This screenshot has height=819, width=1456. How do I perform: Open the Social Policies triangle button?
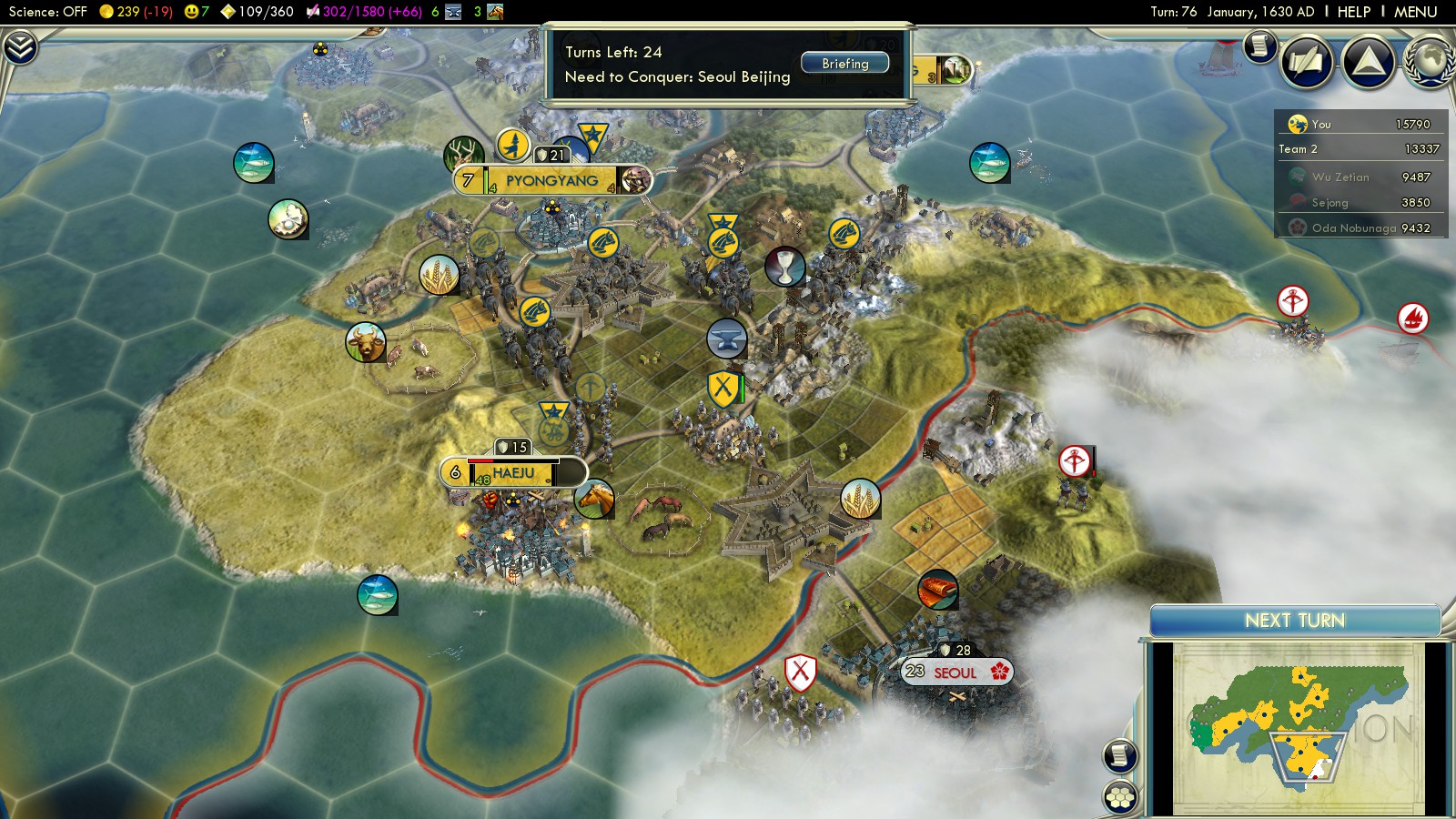[1368, 62]
